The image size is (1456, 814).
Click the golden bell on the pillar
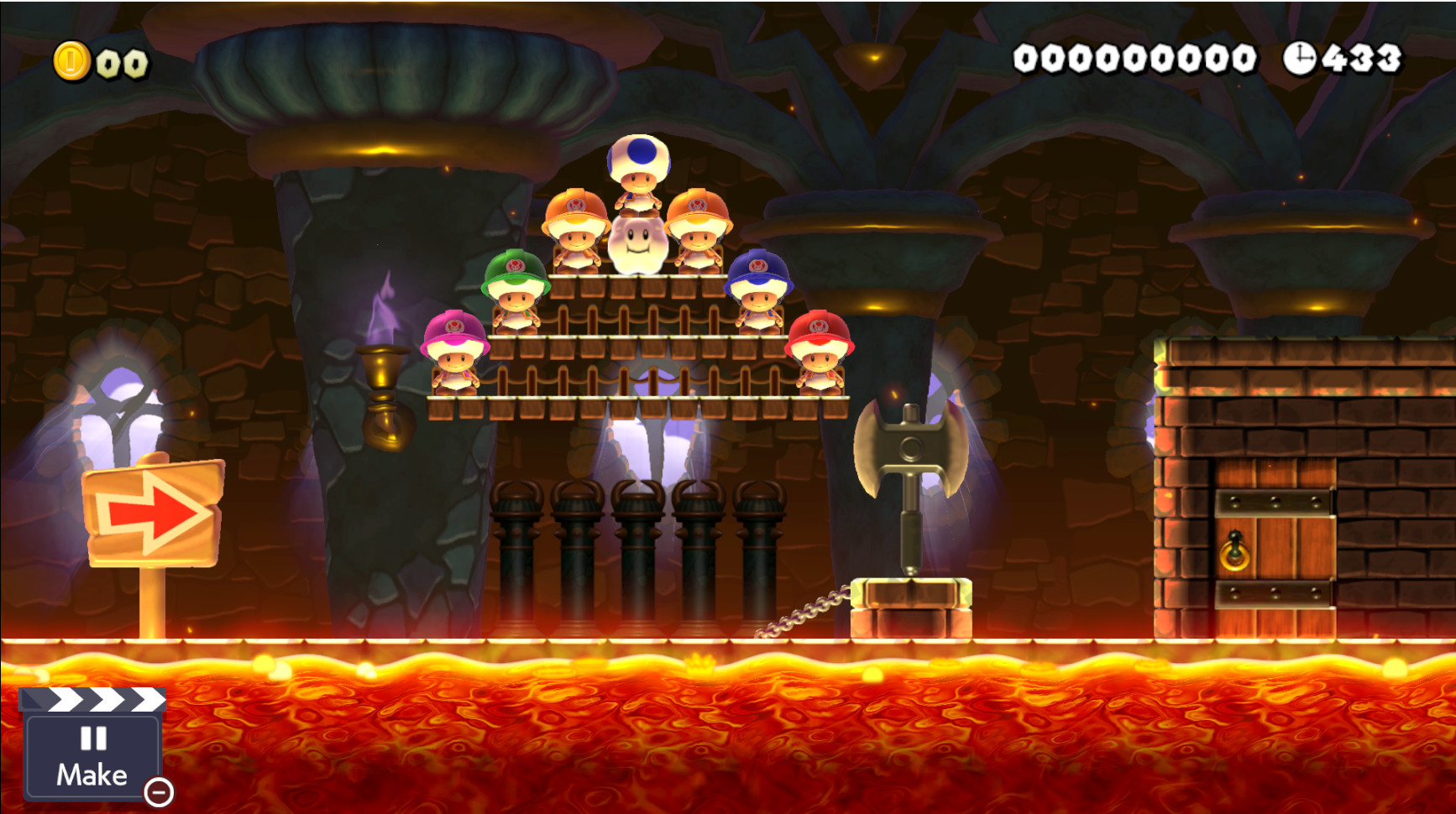[x=382, y=394]
